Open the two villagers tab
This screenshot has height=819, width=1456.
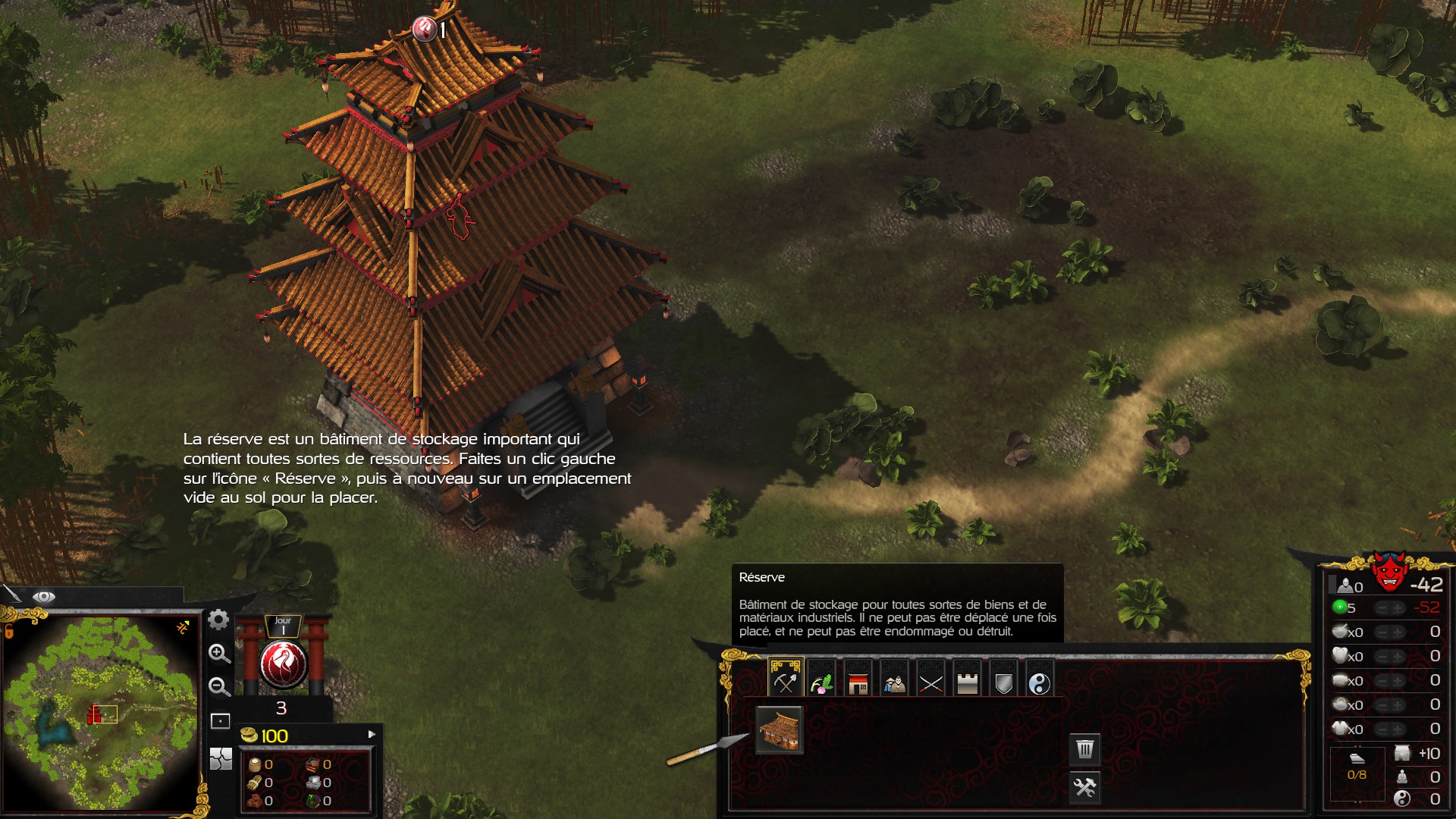click(894, 679)
